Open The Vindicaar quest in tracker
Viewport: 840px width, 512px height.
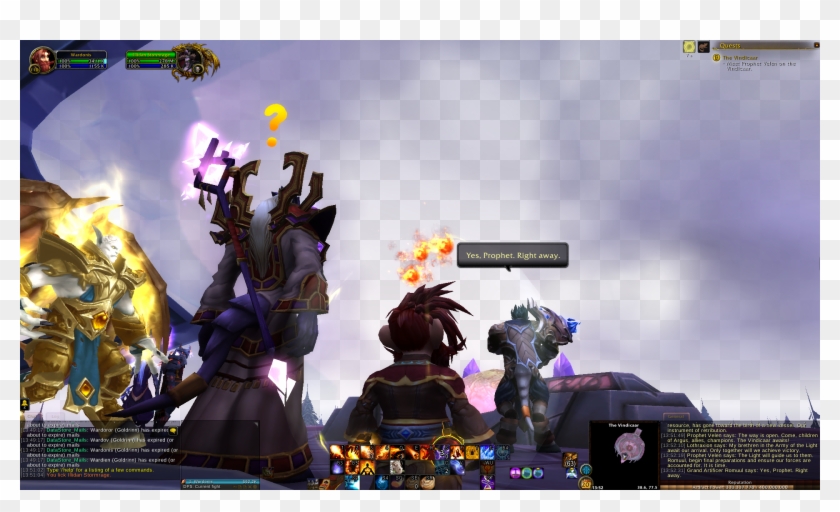(x=741, y=57)
